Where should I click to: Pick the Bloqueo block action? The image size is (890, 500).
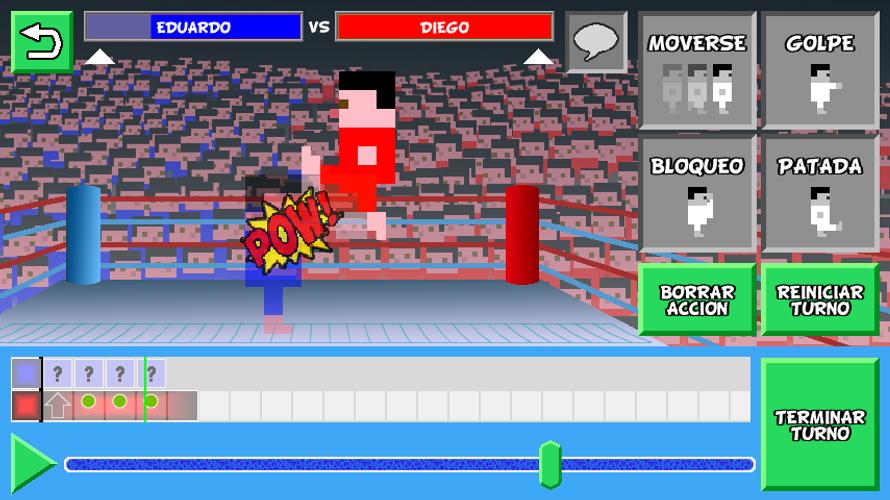point(697,193)
